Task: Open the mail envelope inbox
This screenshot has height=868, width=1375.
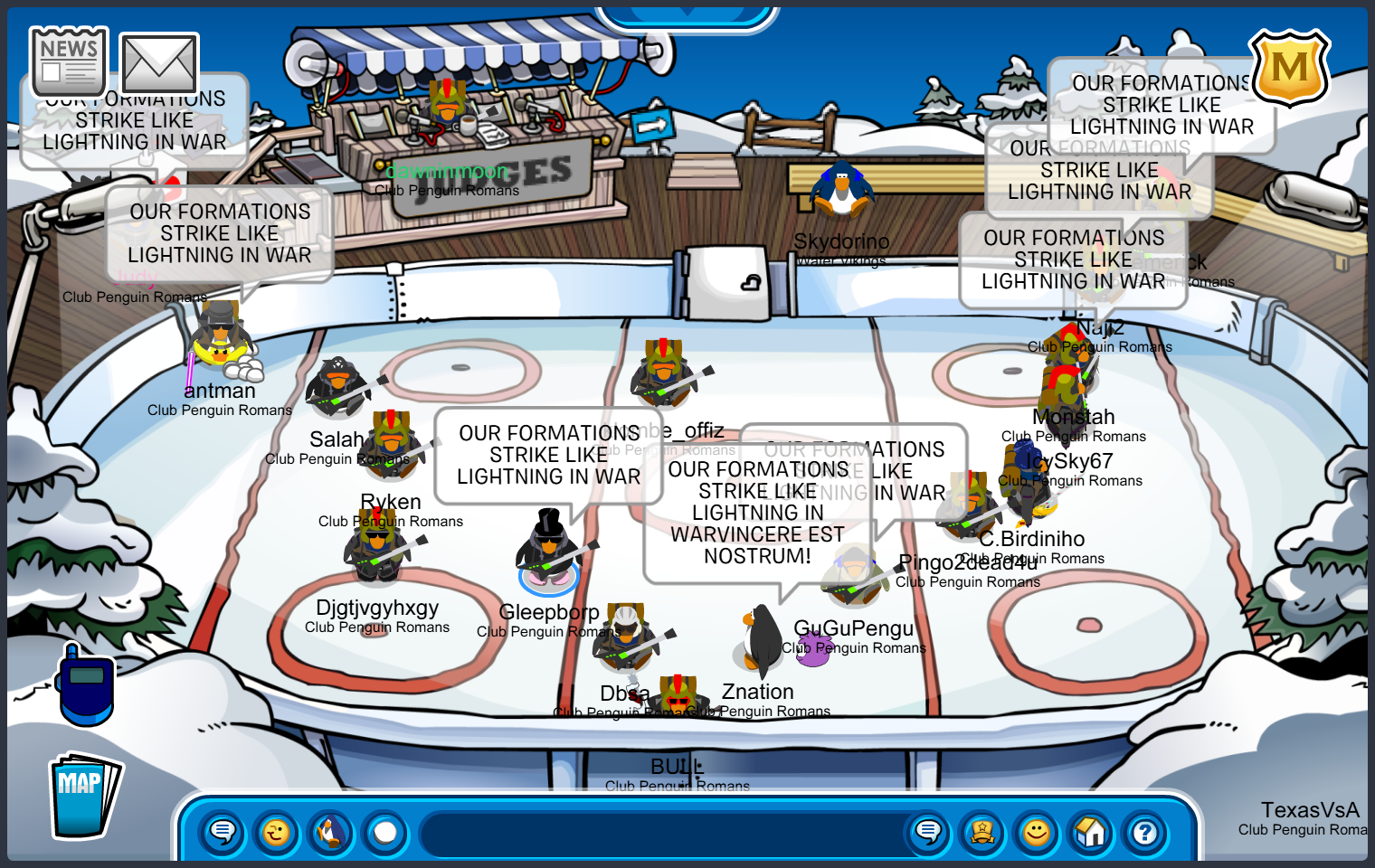Action: tap(159, 65)
